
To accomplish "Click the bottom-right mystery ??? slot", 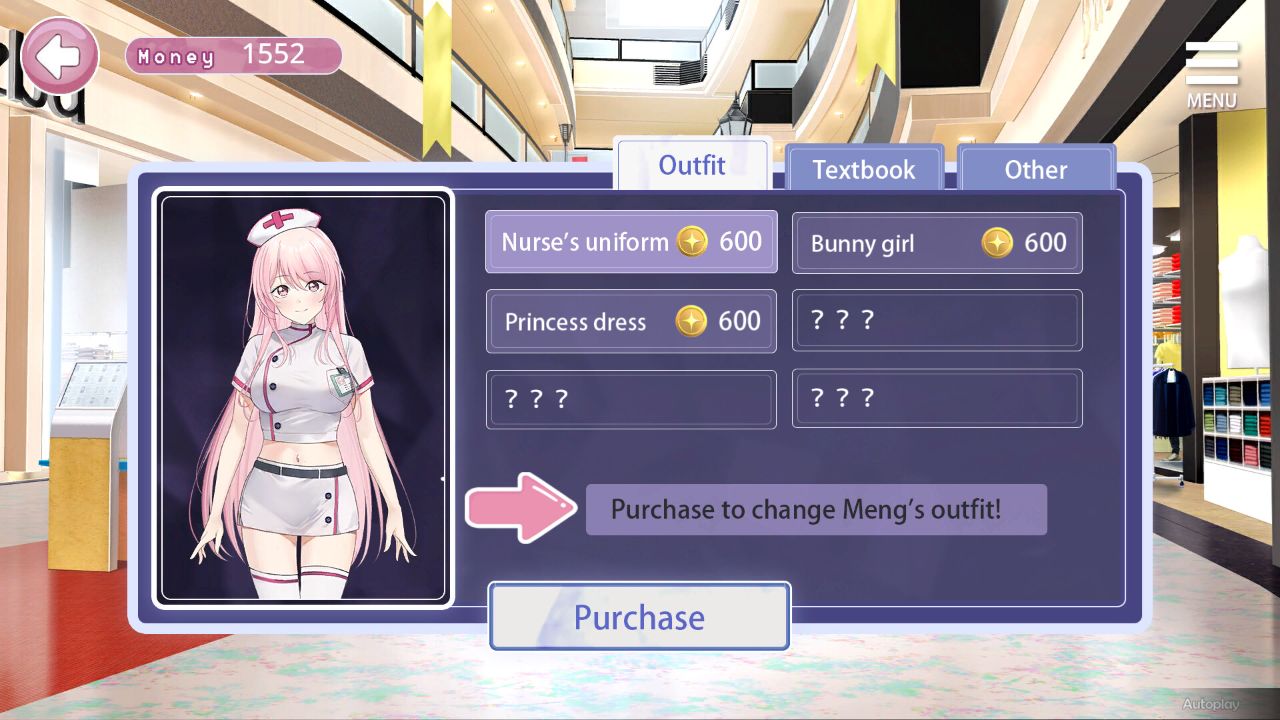I will (936, 398).
